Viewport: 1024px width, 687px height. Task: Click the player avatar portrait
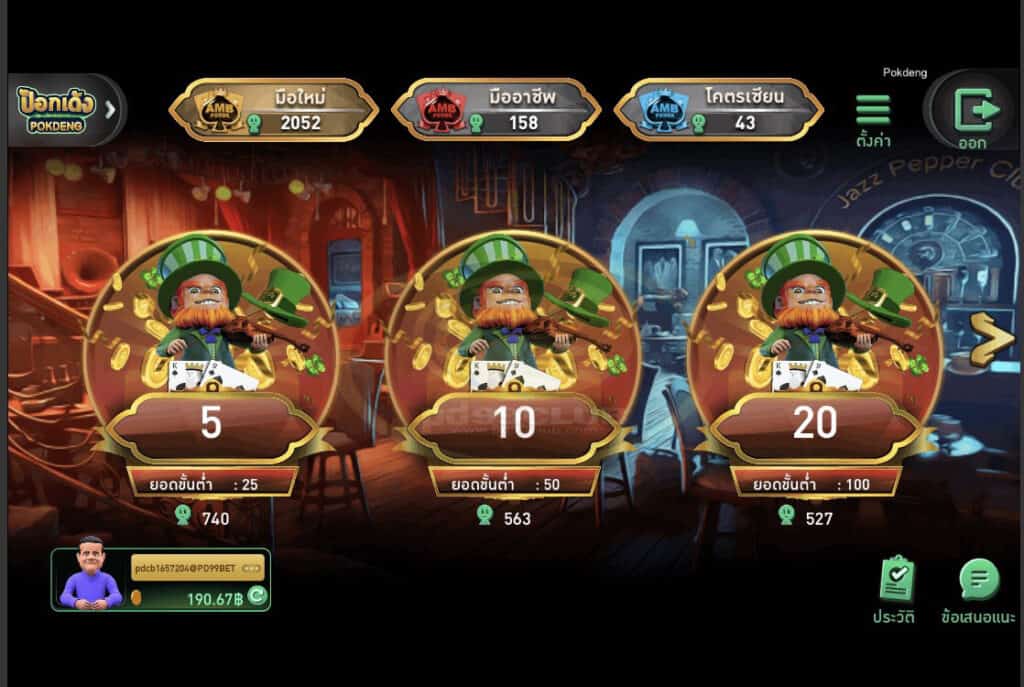[90, 574]
